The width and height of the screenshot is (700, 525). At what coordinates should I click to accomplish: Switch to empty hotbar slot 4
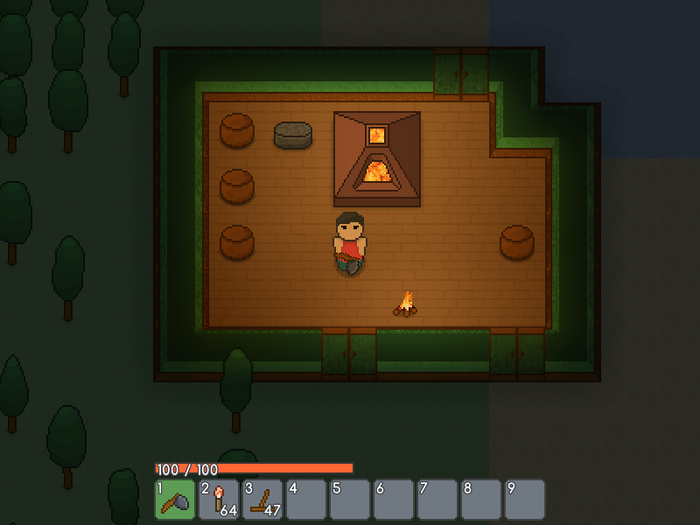[306, 499]
